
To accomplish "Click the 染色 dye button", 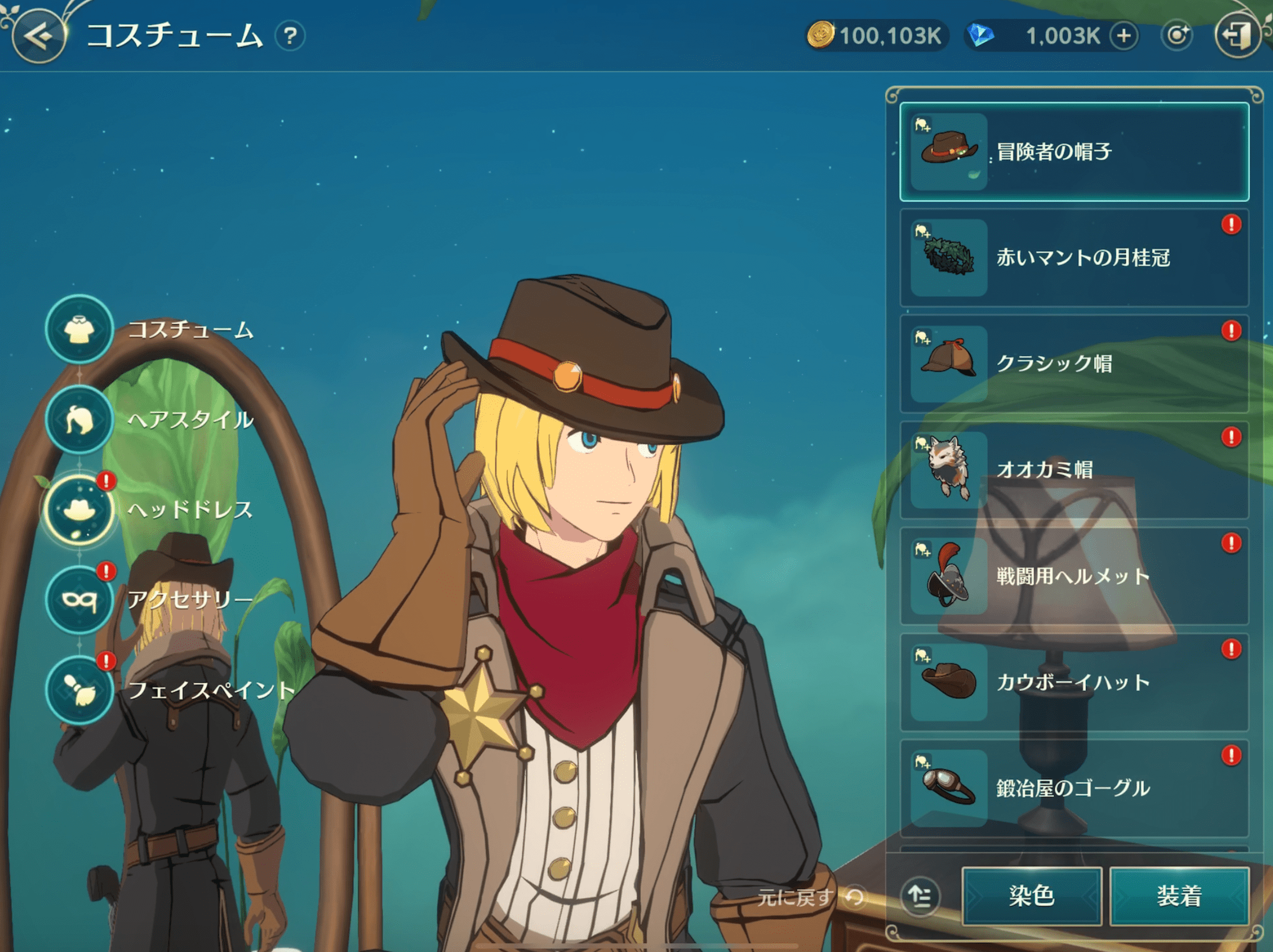I will coord(1031,895).
